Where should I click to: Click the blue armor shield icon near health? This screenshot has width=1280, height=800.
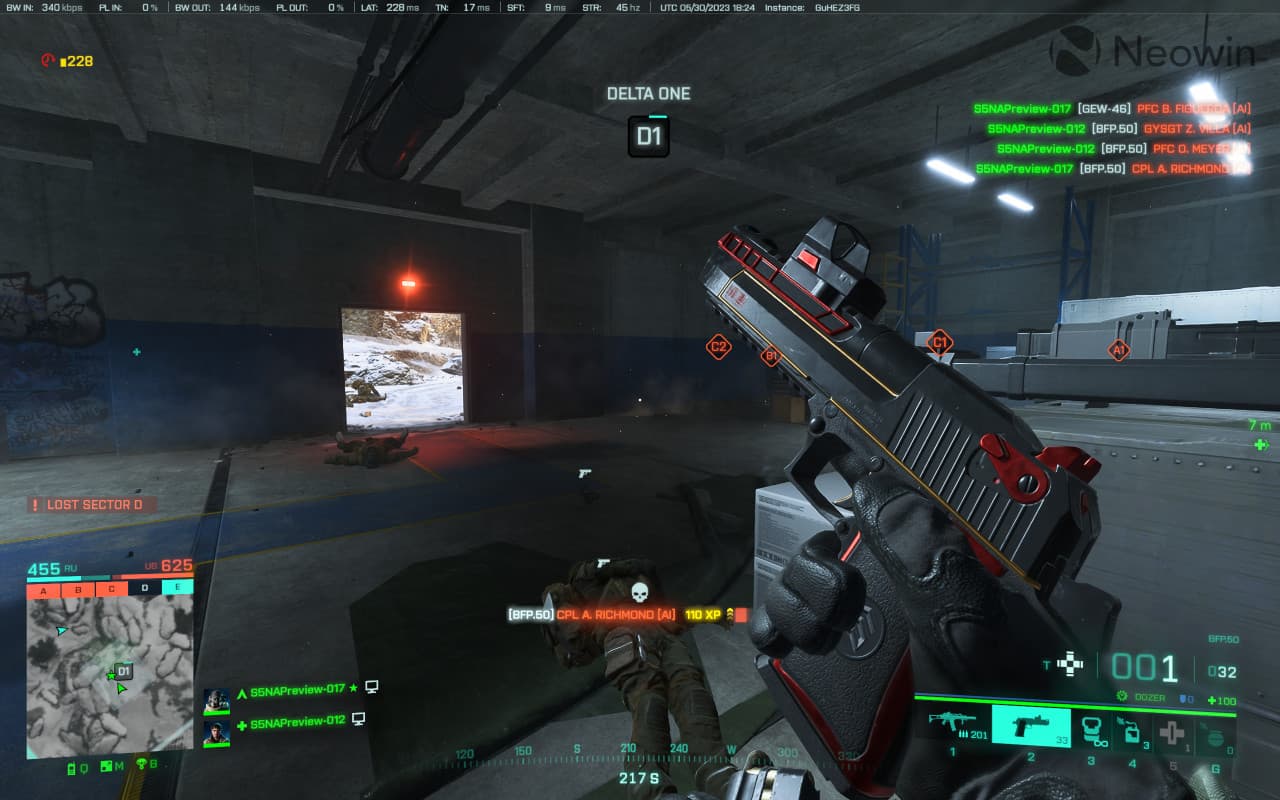pyautogui.click(x=1182, y=696)
